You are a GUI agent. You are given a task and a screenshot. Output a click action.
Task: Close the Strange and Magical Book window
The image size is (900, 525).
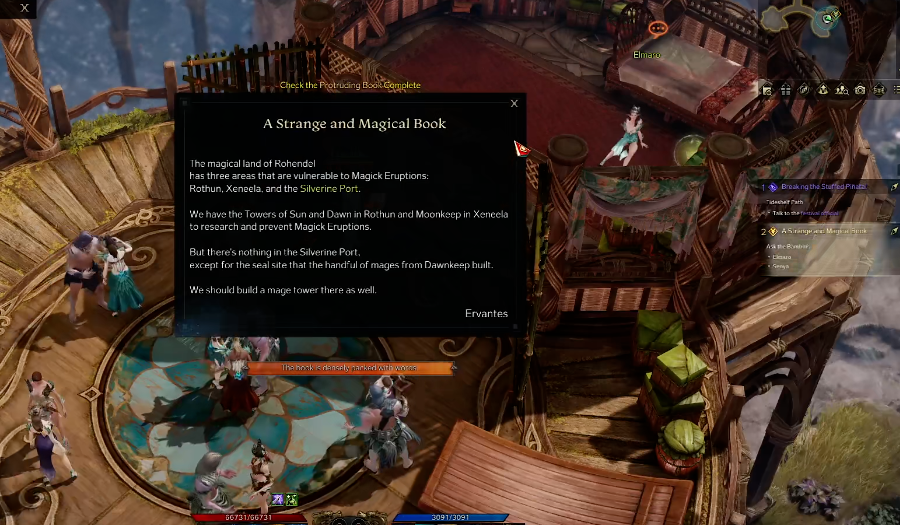[x=514, y=103]
